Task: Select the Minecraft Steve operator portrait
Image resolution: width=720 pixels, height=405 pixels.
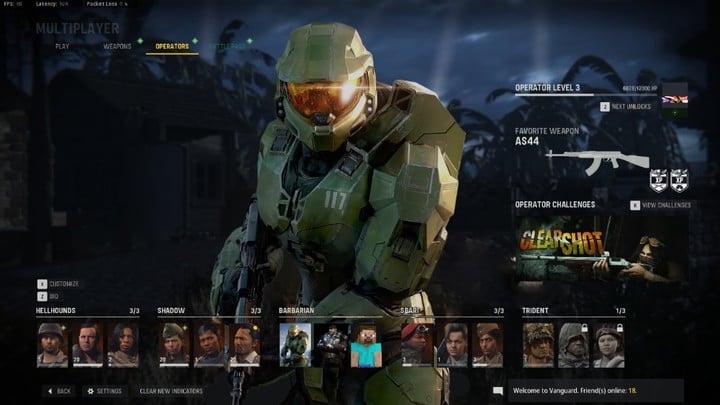Action: pos(364,344)
